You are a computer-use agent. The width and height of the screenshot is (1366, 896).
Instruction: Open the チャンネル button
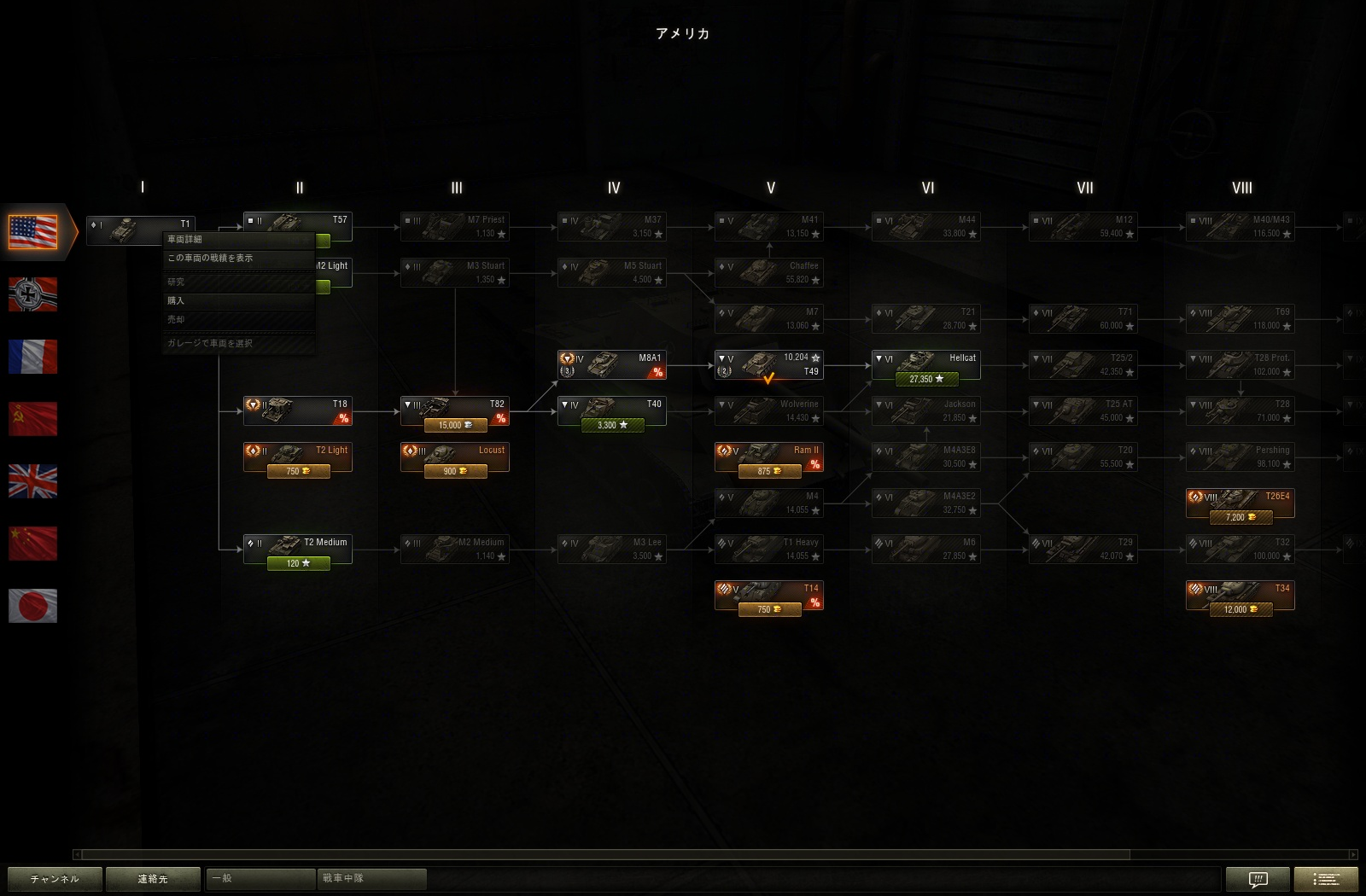[55, 879]
